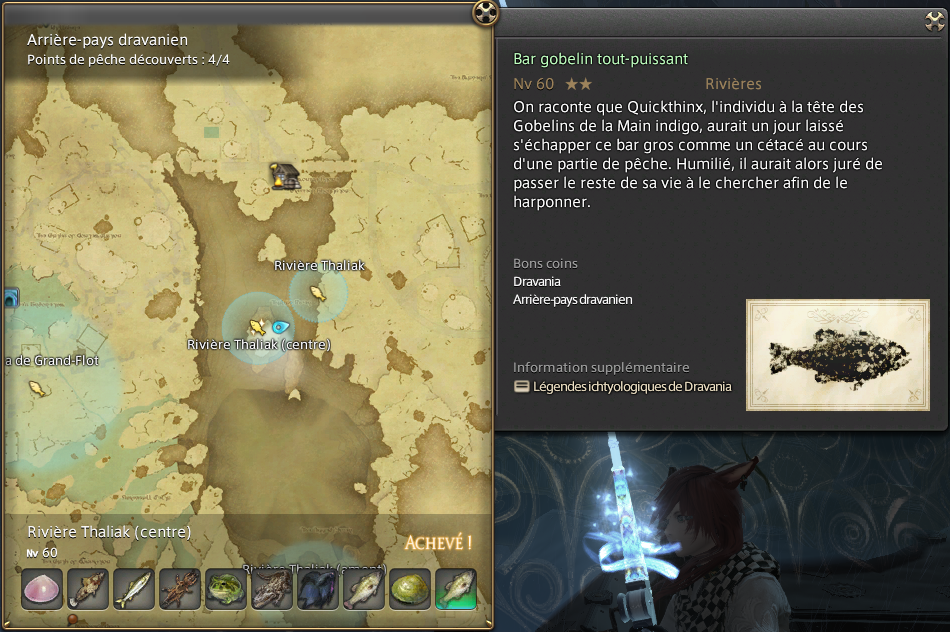Select the highlighted bass slot with green glow
The width and height of the screenshot is (950, 632).
[x=456, y=590]
